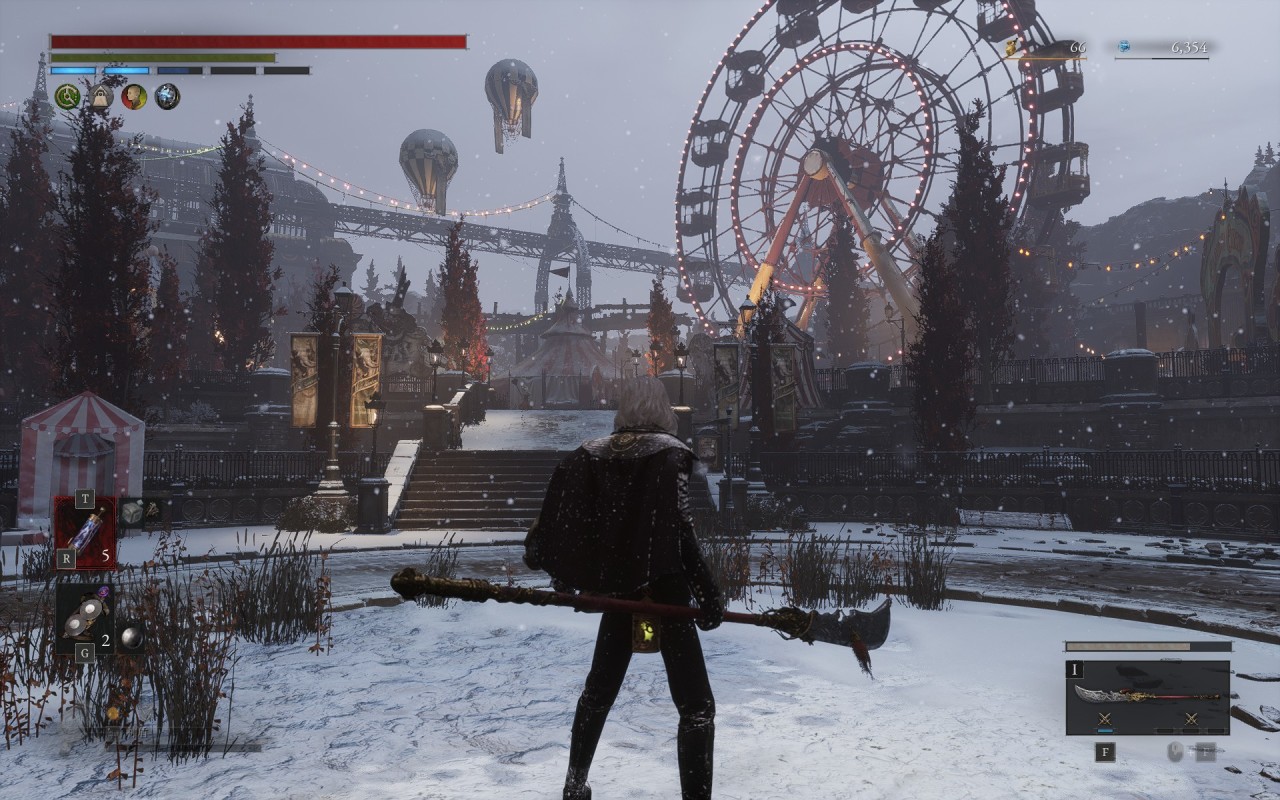1280x800 pixels.
Task: Select the green compass buff icon
Action: click(67, 97)
